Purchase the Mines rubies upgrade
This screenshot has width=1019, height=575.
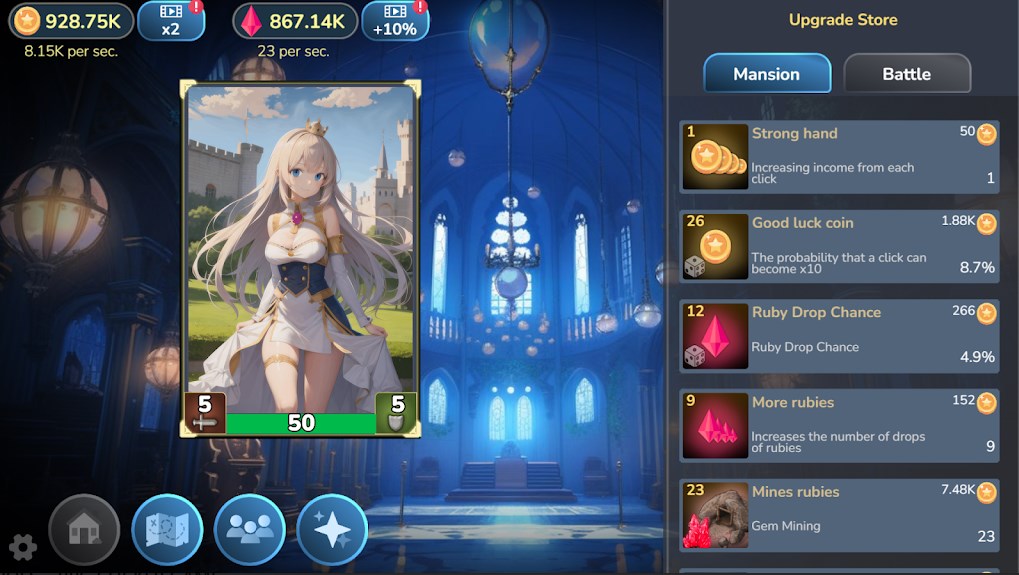click(x=839, y=515)
